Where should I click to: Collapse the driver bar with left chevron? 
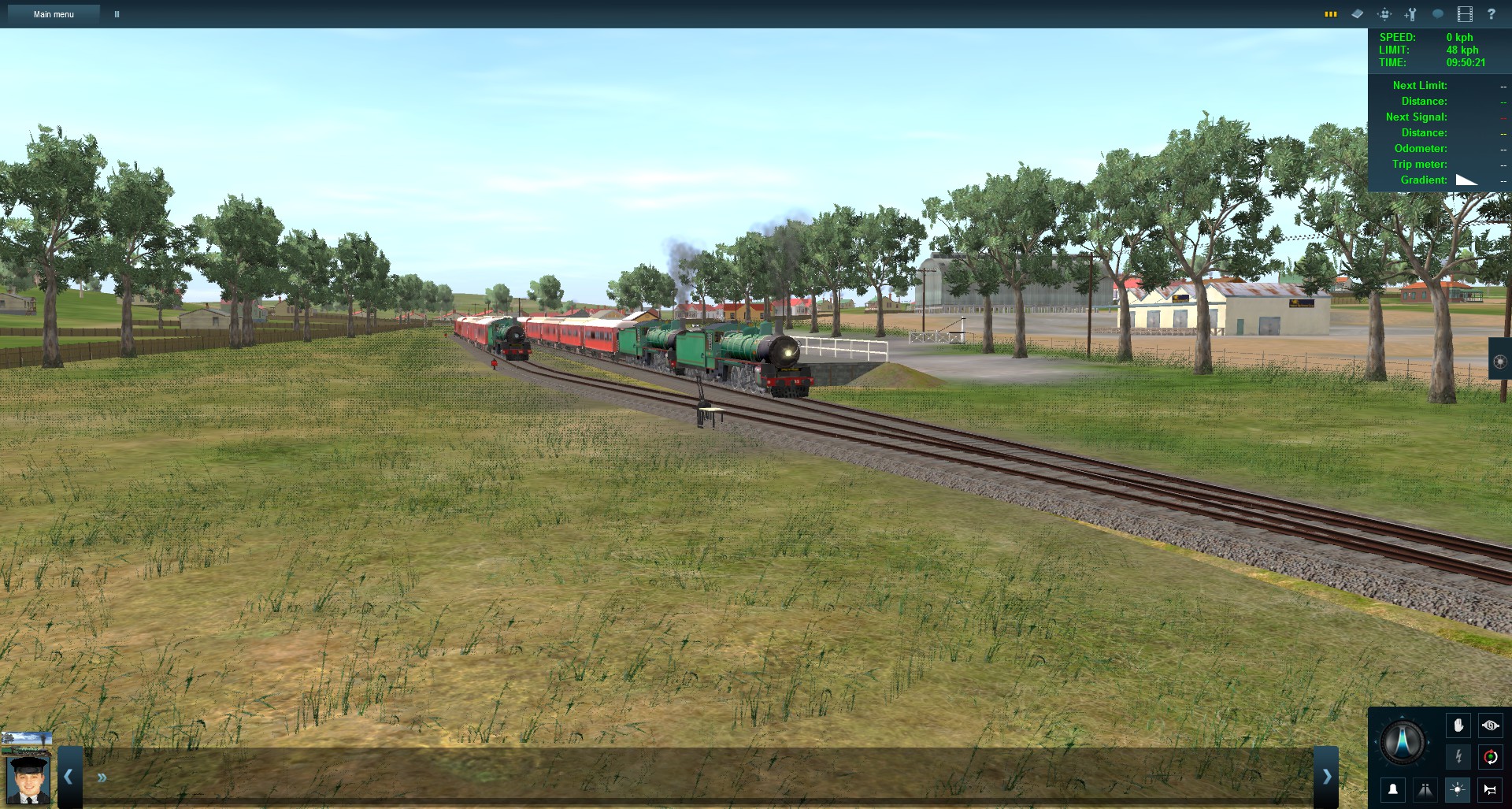click(69, 777)
